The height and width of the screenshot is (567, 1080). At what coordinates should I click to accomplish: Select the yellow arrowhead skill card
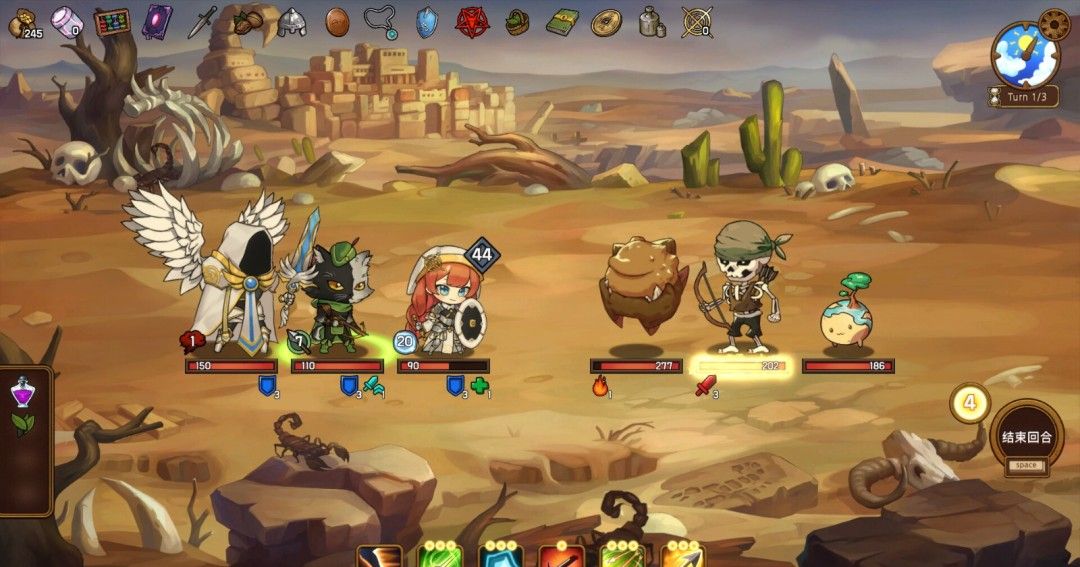coord(682,556)
